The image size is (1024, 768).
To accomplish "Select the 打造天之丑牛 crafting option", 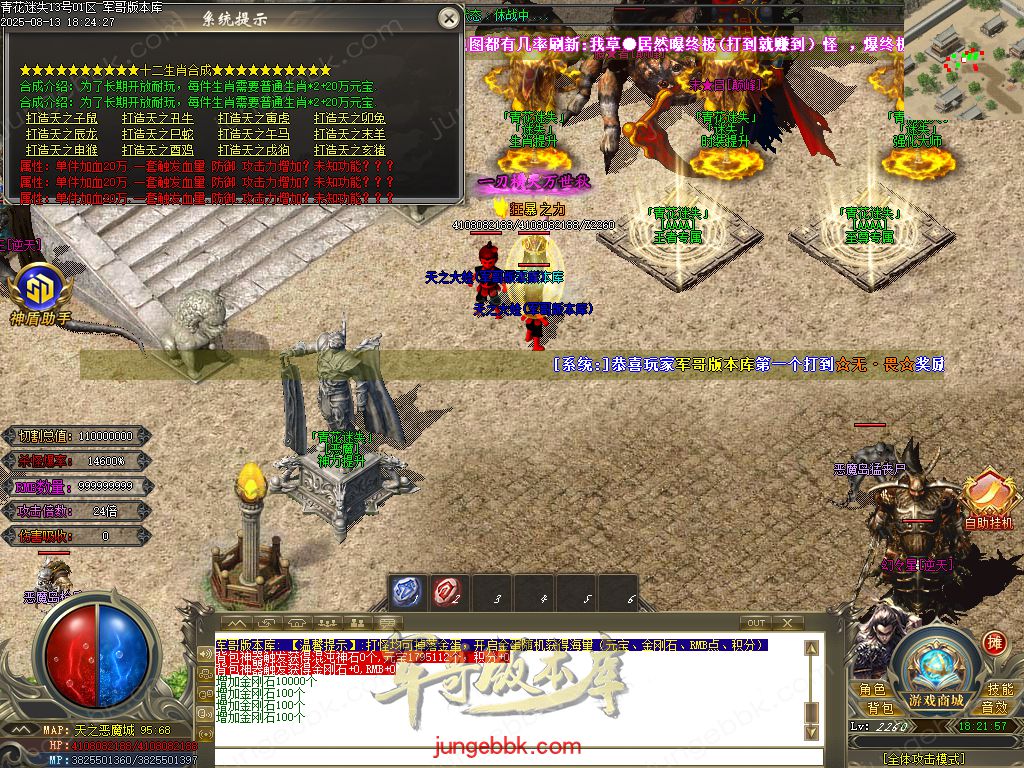I will tap(158, 118).
